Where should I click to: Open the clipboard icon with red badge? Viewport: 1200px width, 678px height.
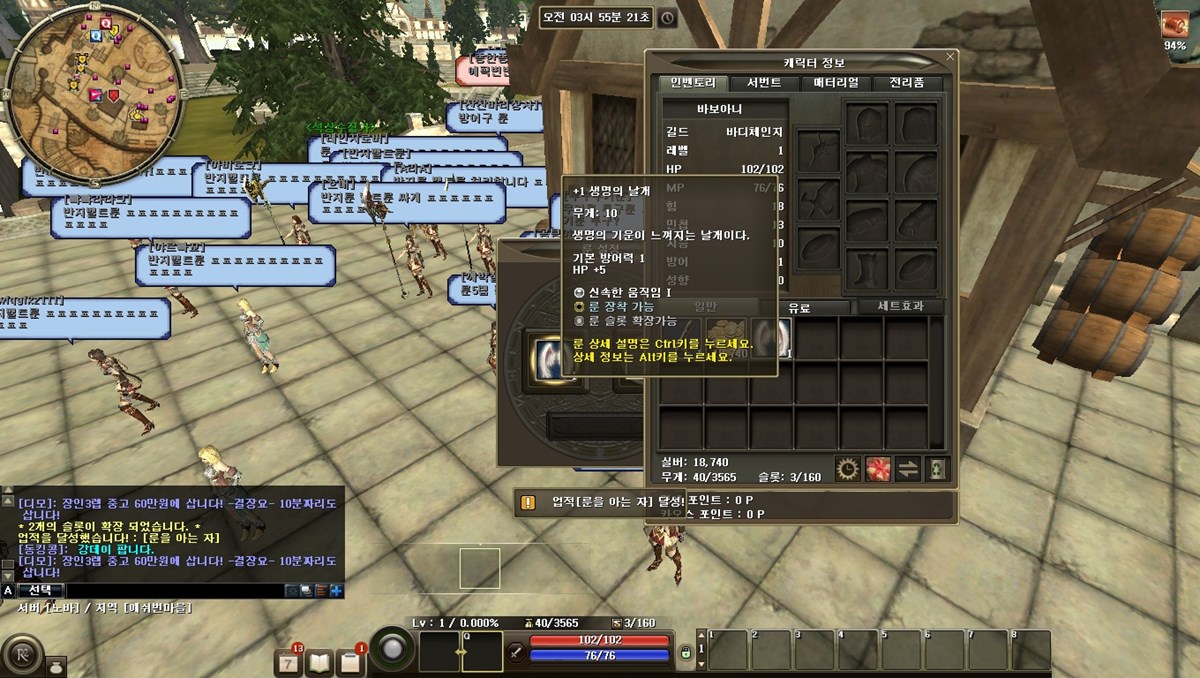[x=350, y=661]
